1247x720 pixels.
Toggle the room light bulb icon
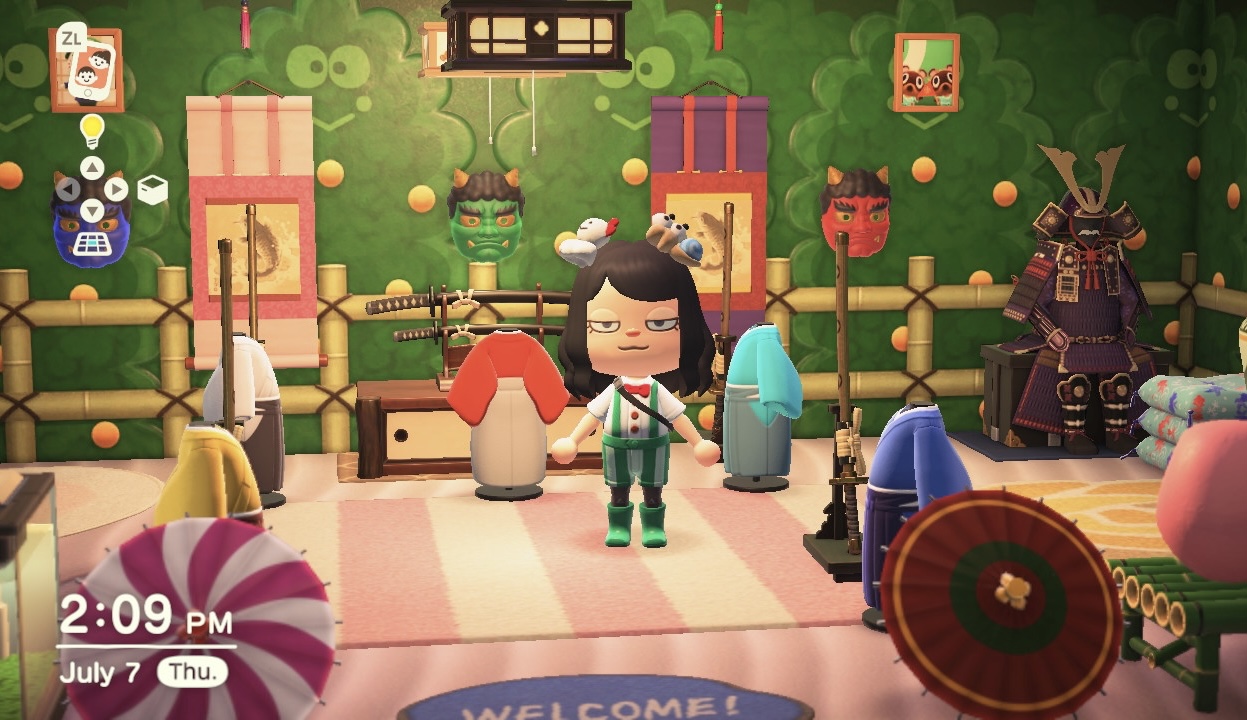[x=92, y=130]
